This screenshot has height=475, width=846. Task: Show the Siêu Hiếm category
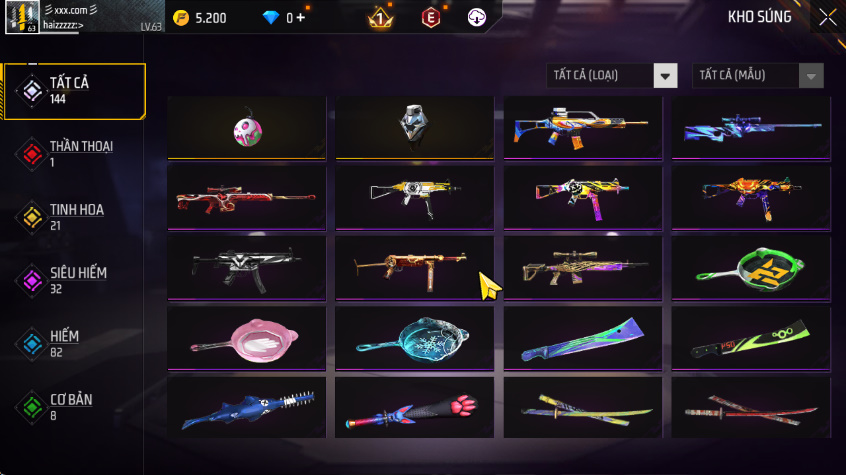coord(74,279)
